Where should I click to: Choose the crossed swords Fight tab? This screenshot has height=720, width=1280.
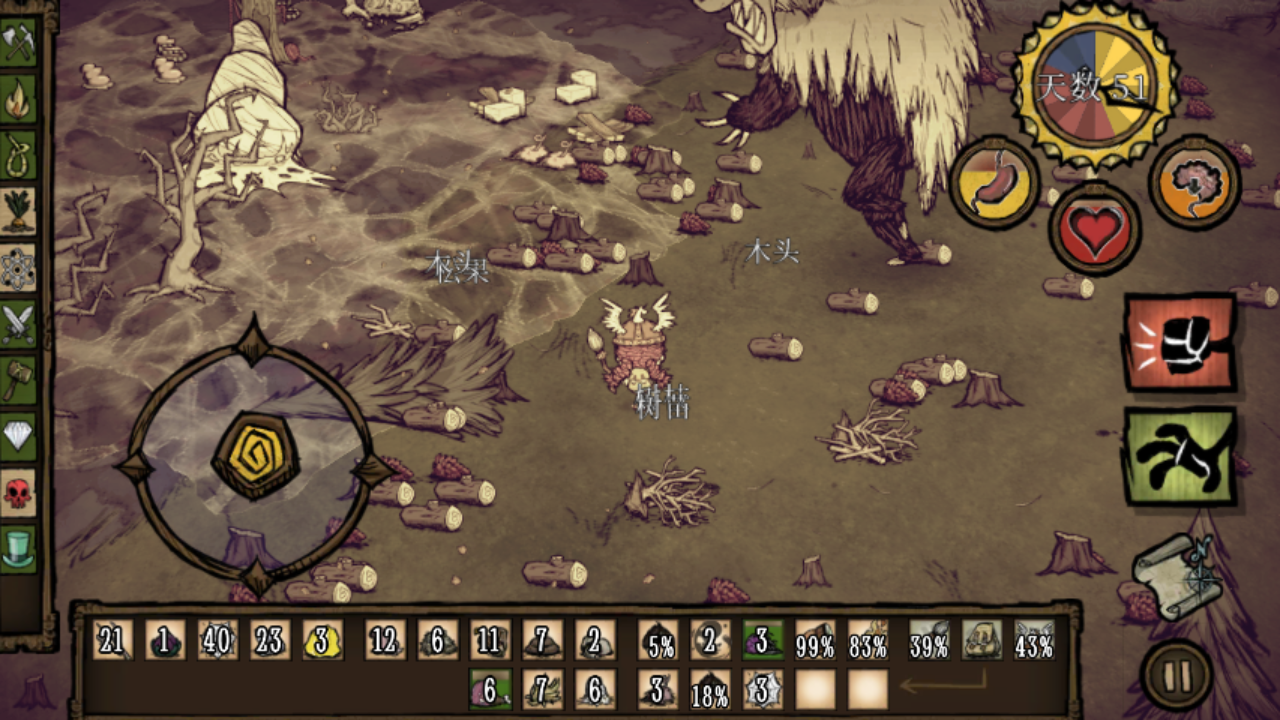tap(18, 324)
